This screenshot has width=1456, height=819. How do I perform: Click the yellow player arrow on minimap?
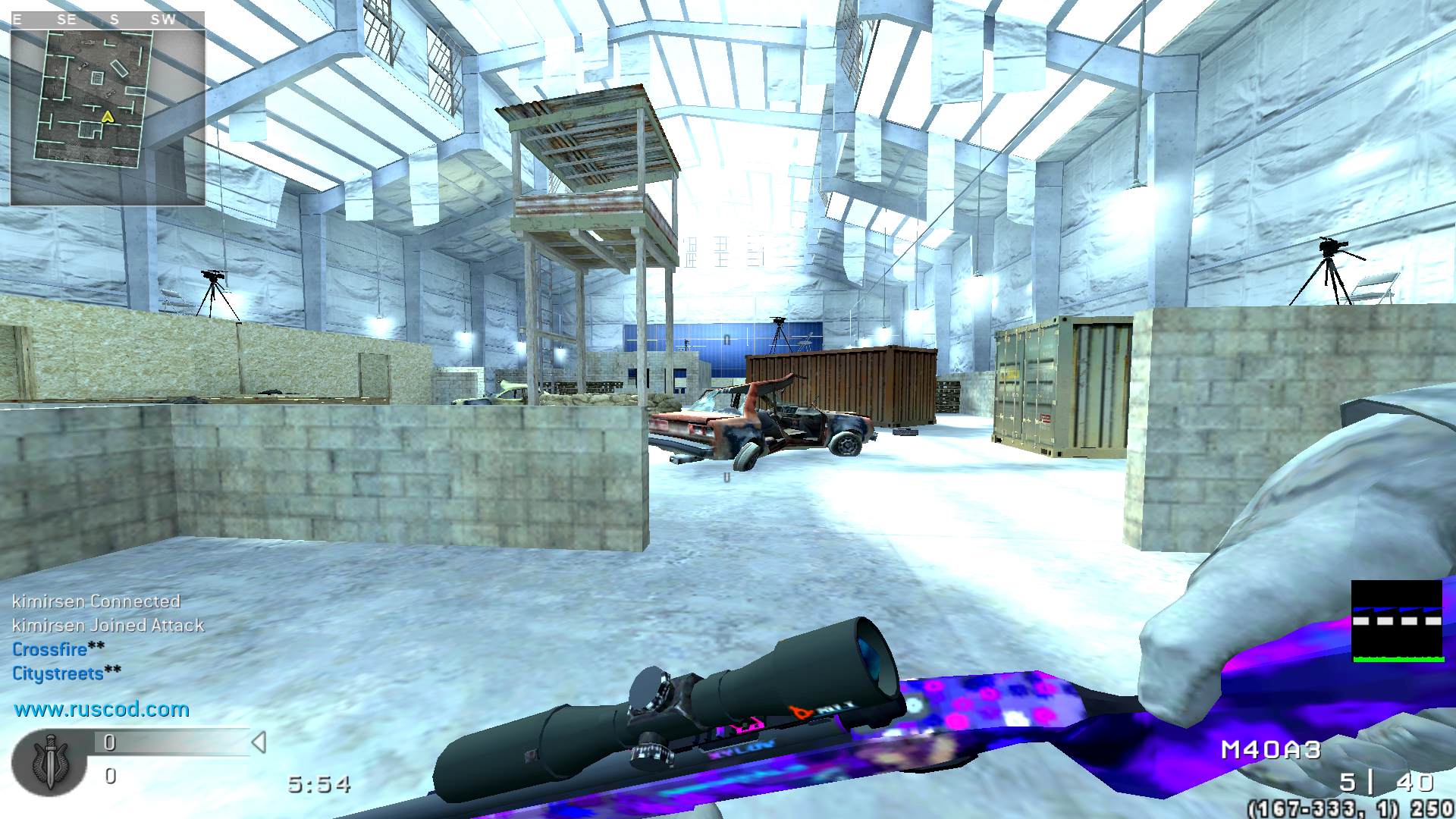coord(108,117)
